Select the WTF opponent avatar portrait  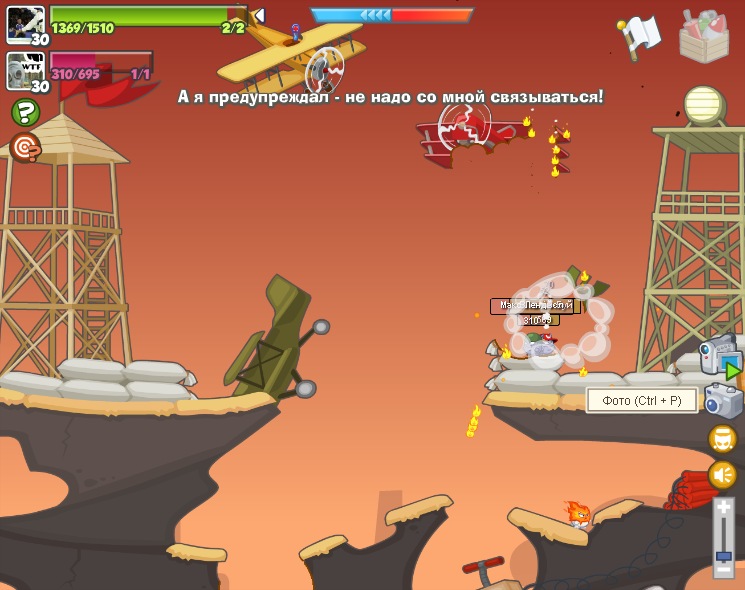[24, 70]
